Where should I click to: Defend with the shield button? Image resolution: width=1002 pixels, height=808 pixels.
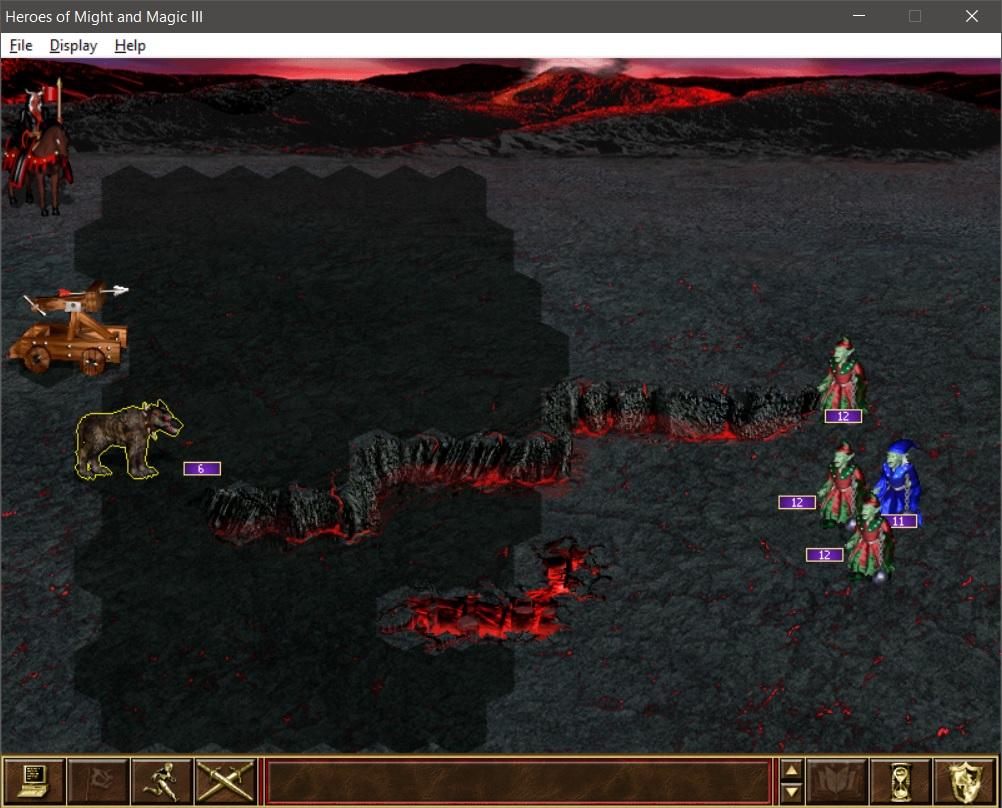[964, 781]
